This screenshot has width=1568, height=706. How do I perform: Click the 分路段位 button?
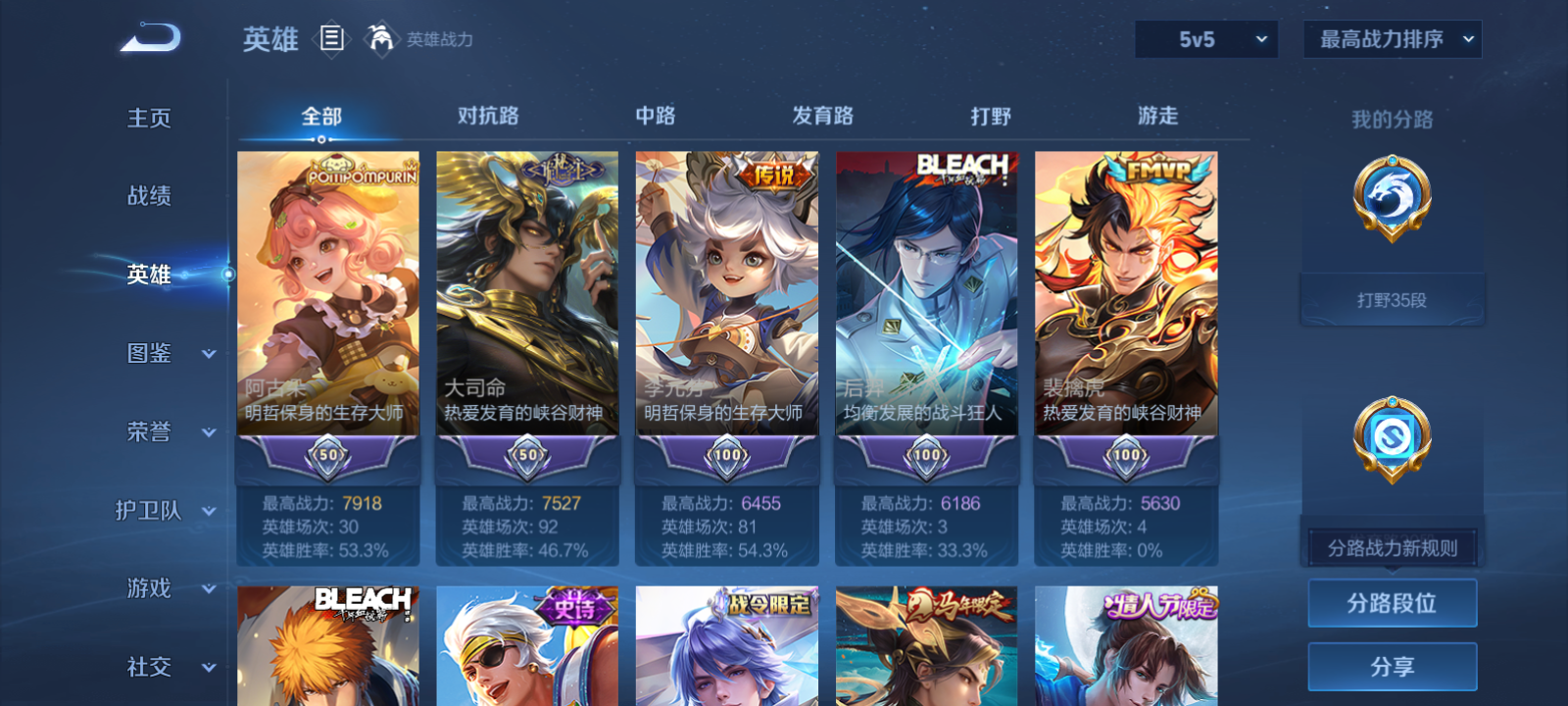point(1392,602)
